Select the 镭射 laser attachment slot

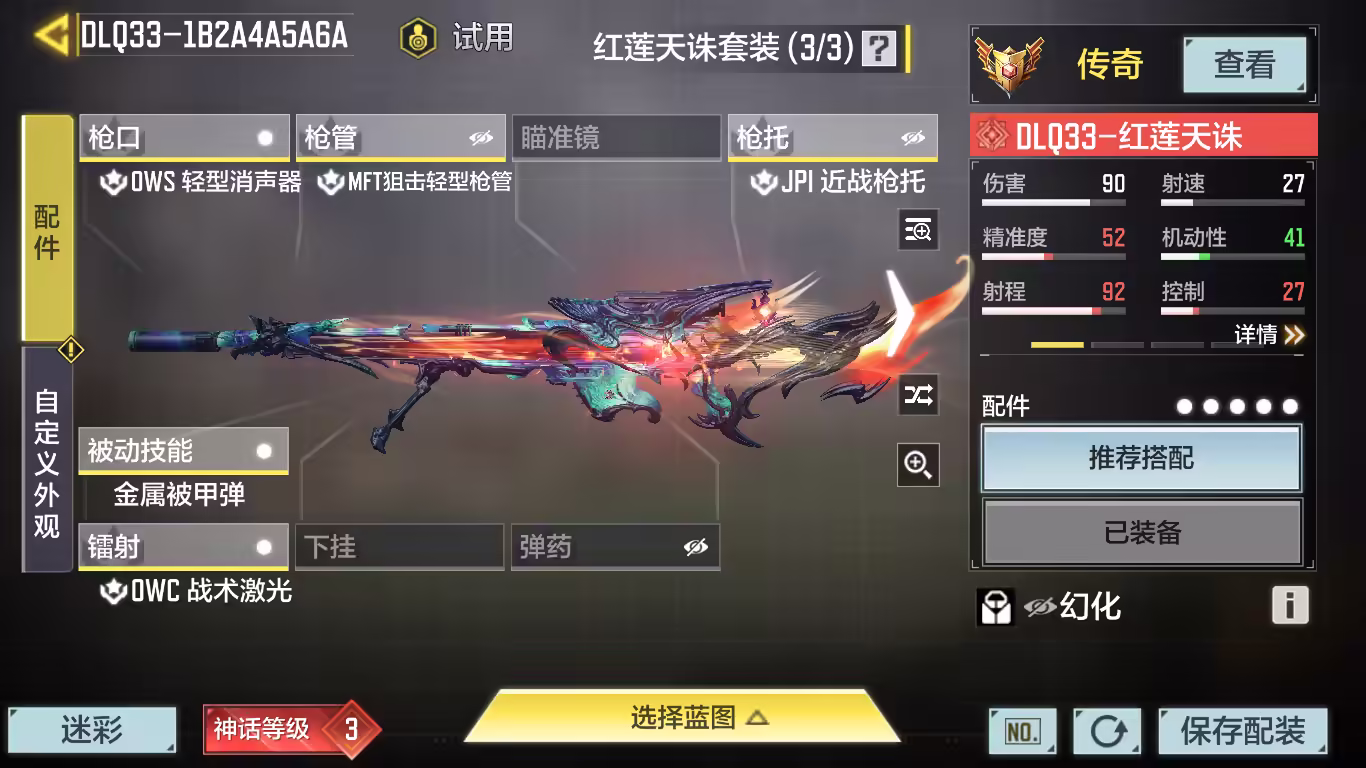click(183, 547)
